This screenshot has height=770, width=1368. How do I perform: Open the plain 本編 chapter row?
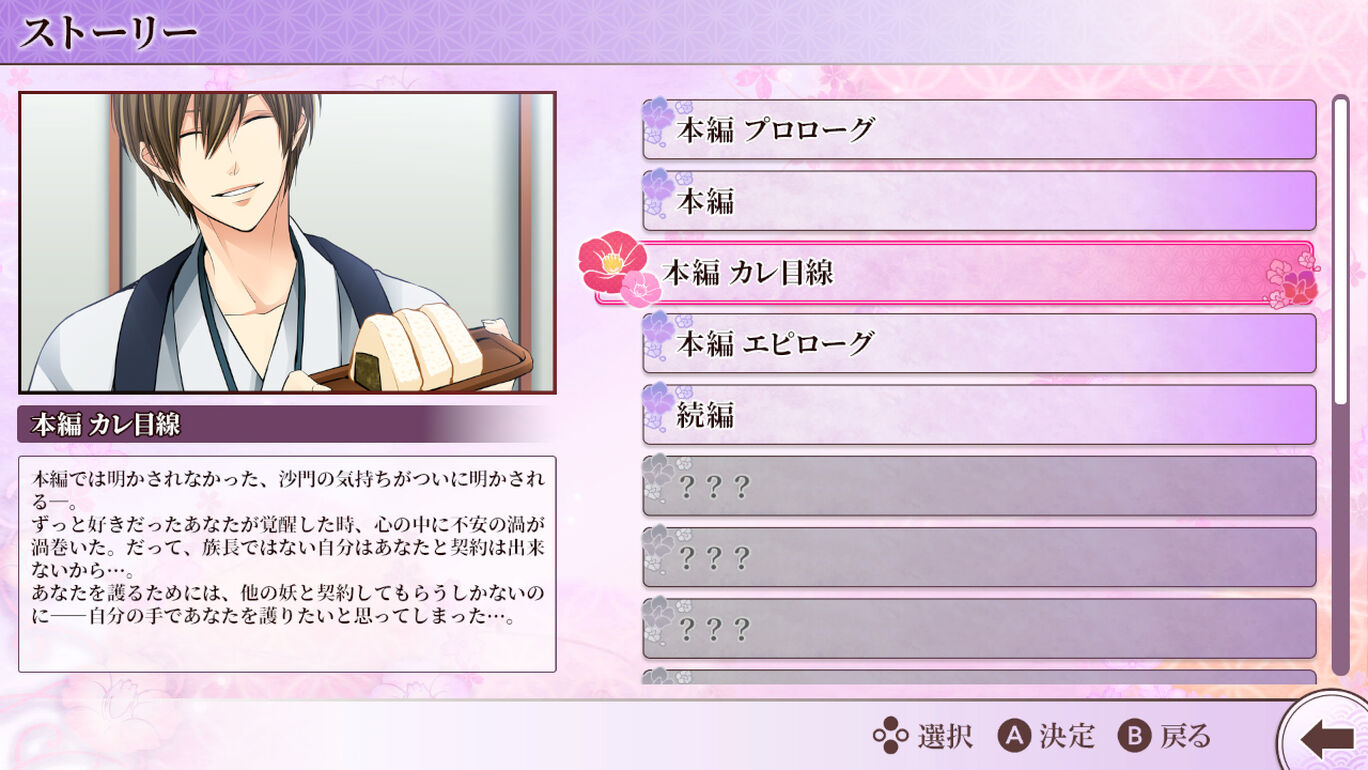point(978,201)
